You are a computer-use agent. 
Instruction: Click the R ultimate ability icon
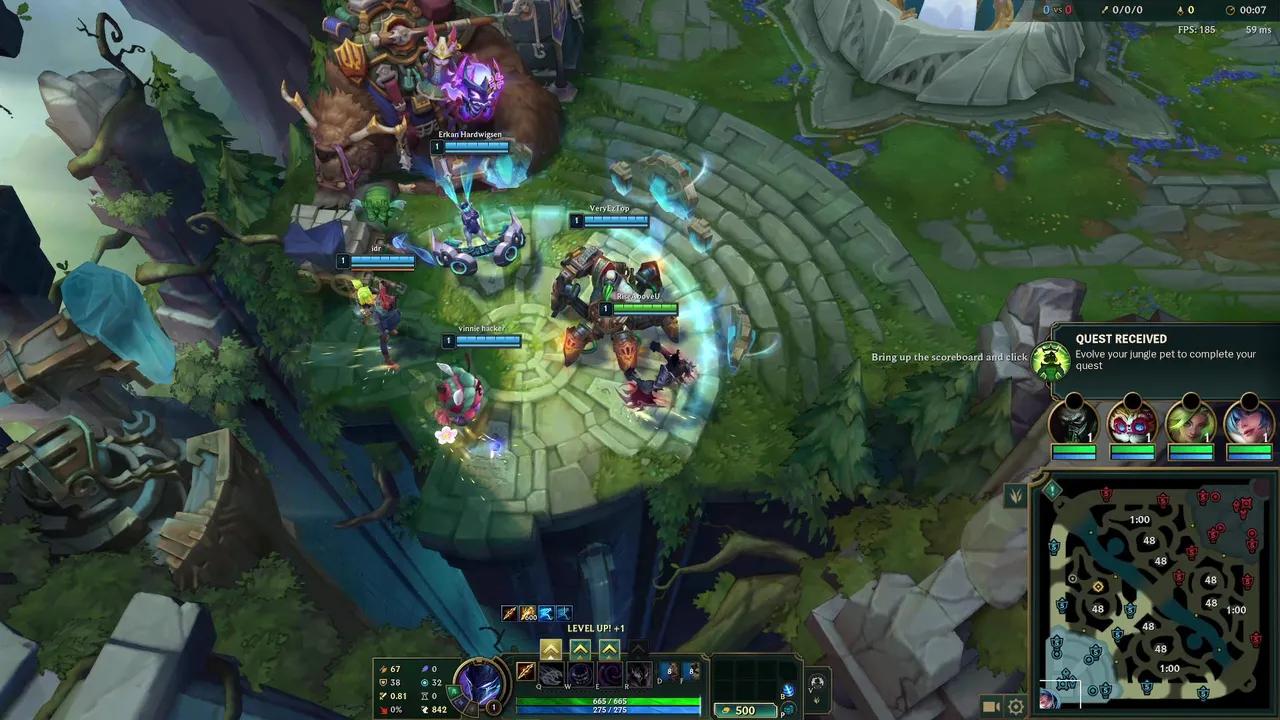[638, 674]
